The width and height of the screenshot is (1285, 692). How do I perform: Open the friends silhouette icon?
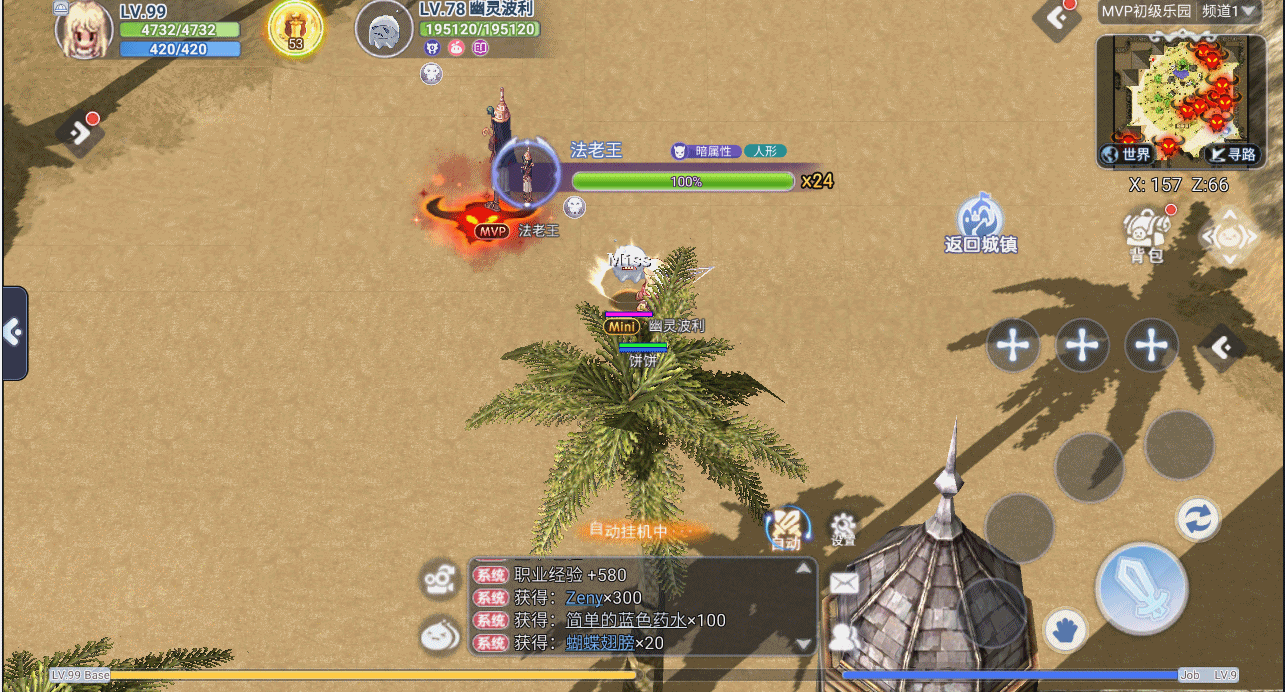coord(845,635)
